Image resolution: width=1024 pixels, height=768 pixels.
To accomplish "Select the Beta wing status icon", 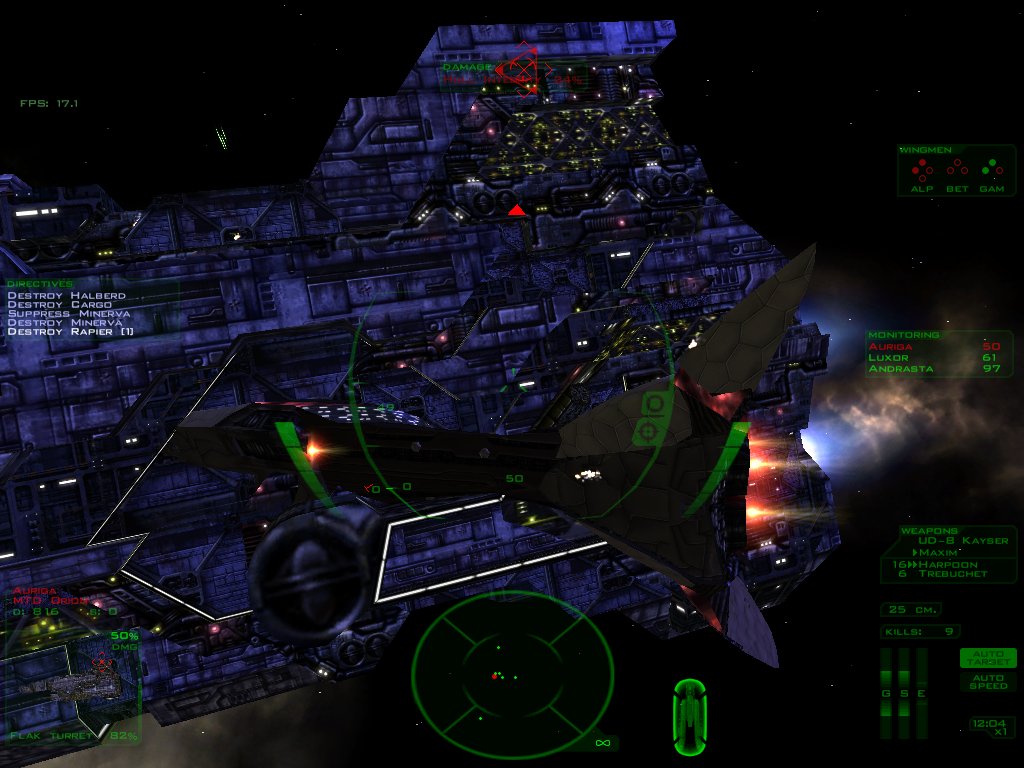I will point(956,168).
